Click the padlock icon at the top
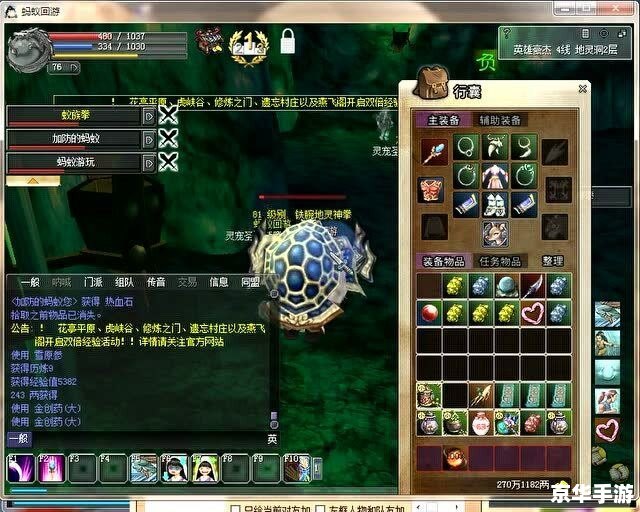Image resolution: width=640 pixels, height=512 pixels. pos(288,42)
